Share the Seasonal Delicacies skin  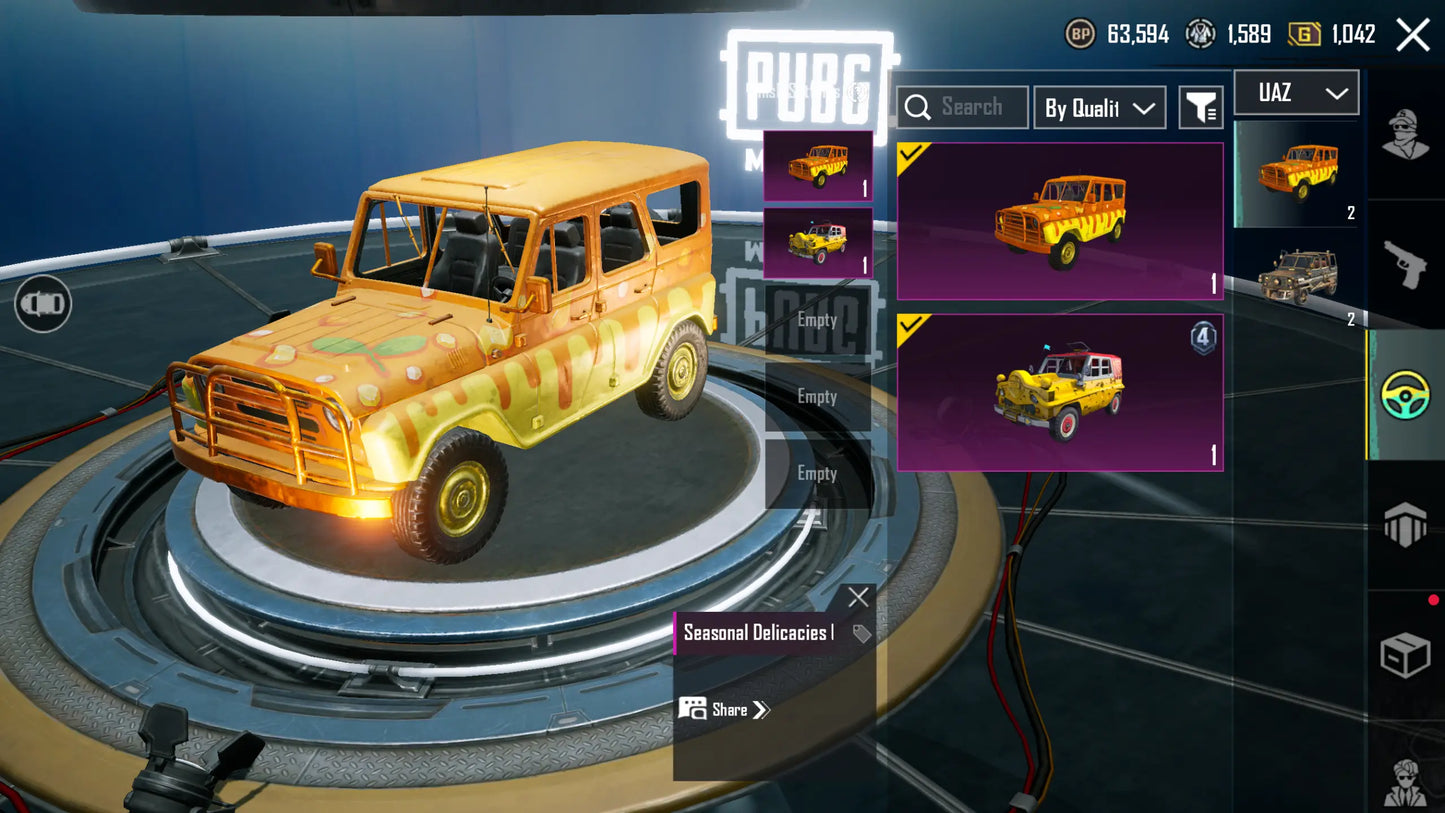pyautogui.click(x=725, y=710)
